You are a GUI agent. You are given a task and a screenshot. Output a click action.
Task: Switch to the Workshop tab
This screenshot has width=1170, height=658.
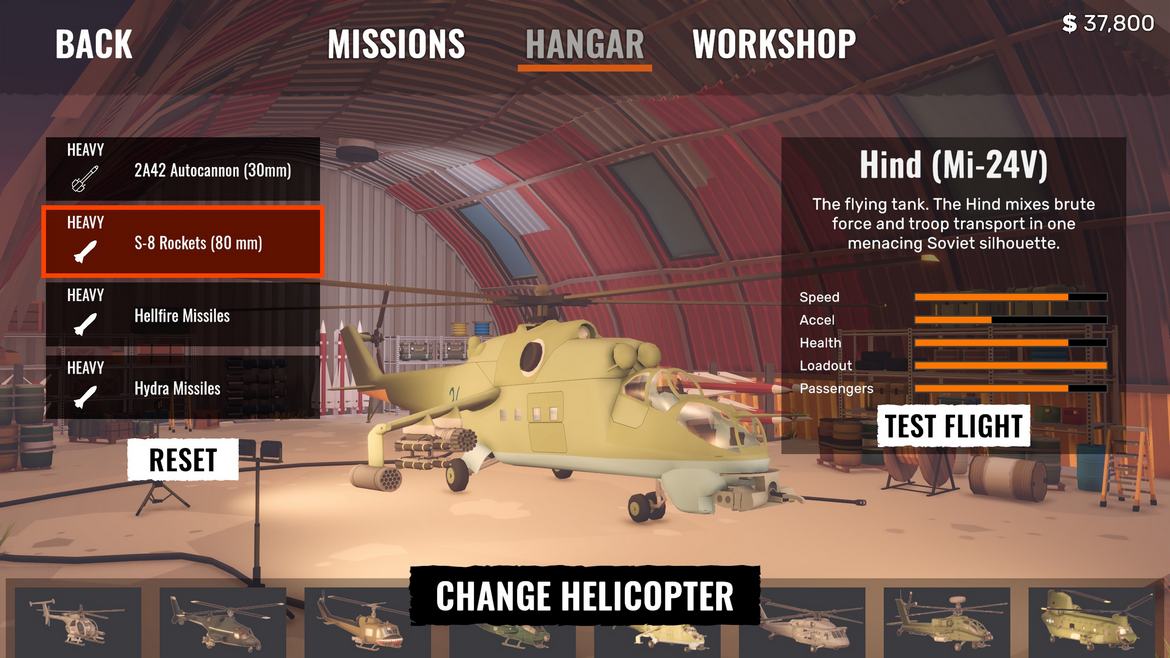[774, 44]
